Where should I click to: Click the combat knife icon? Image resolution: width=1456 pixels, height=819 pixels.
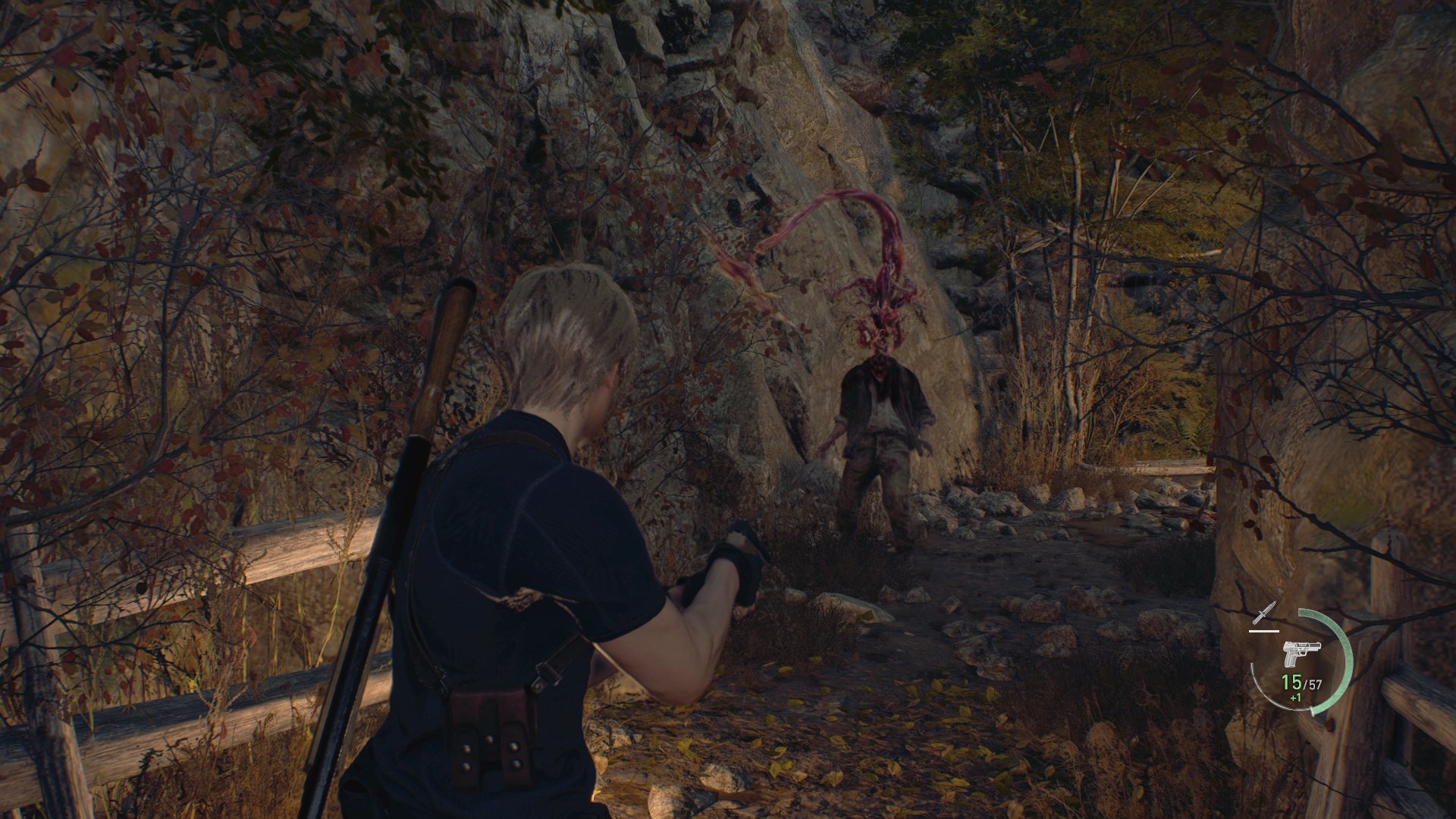tap(1265, 613)
